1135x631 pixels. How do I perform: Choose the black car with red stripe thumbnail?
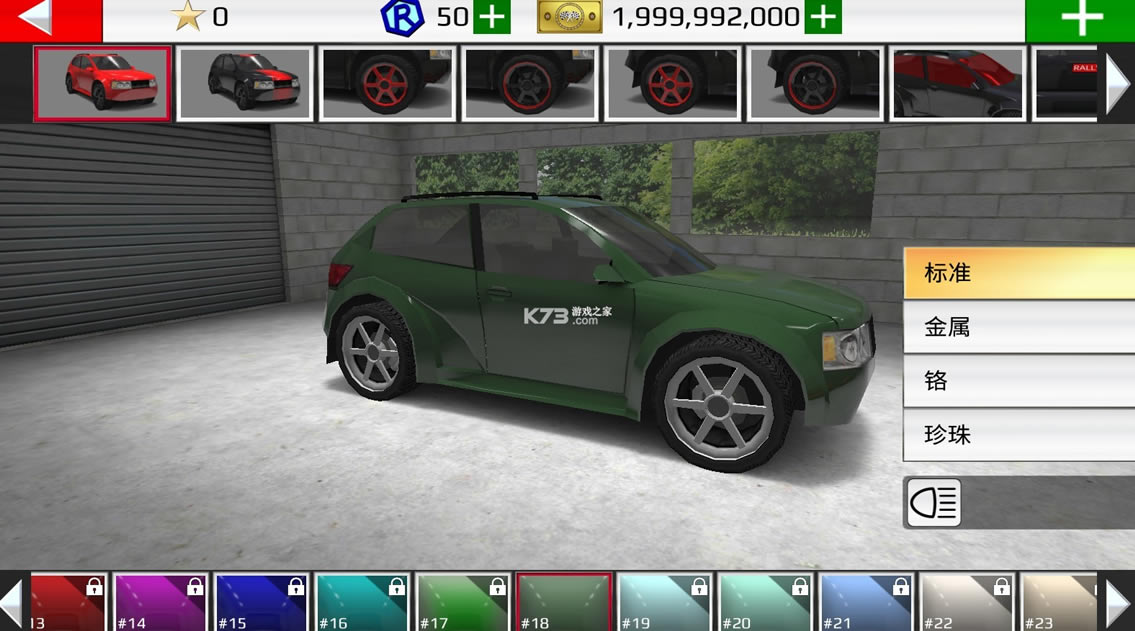[x=245, y=84]
